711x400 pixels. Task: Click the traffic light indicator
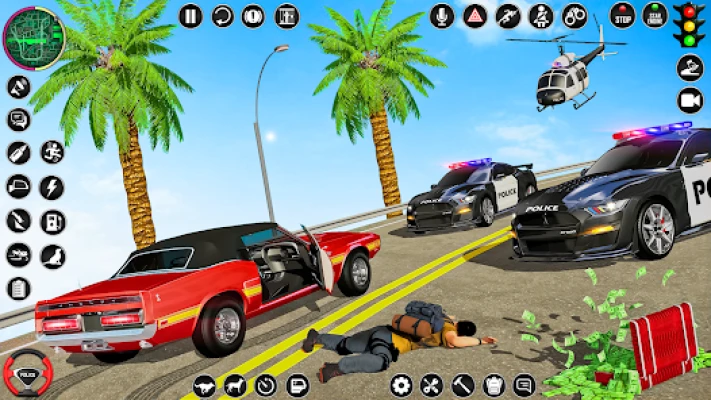(688, 24)
